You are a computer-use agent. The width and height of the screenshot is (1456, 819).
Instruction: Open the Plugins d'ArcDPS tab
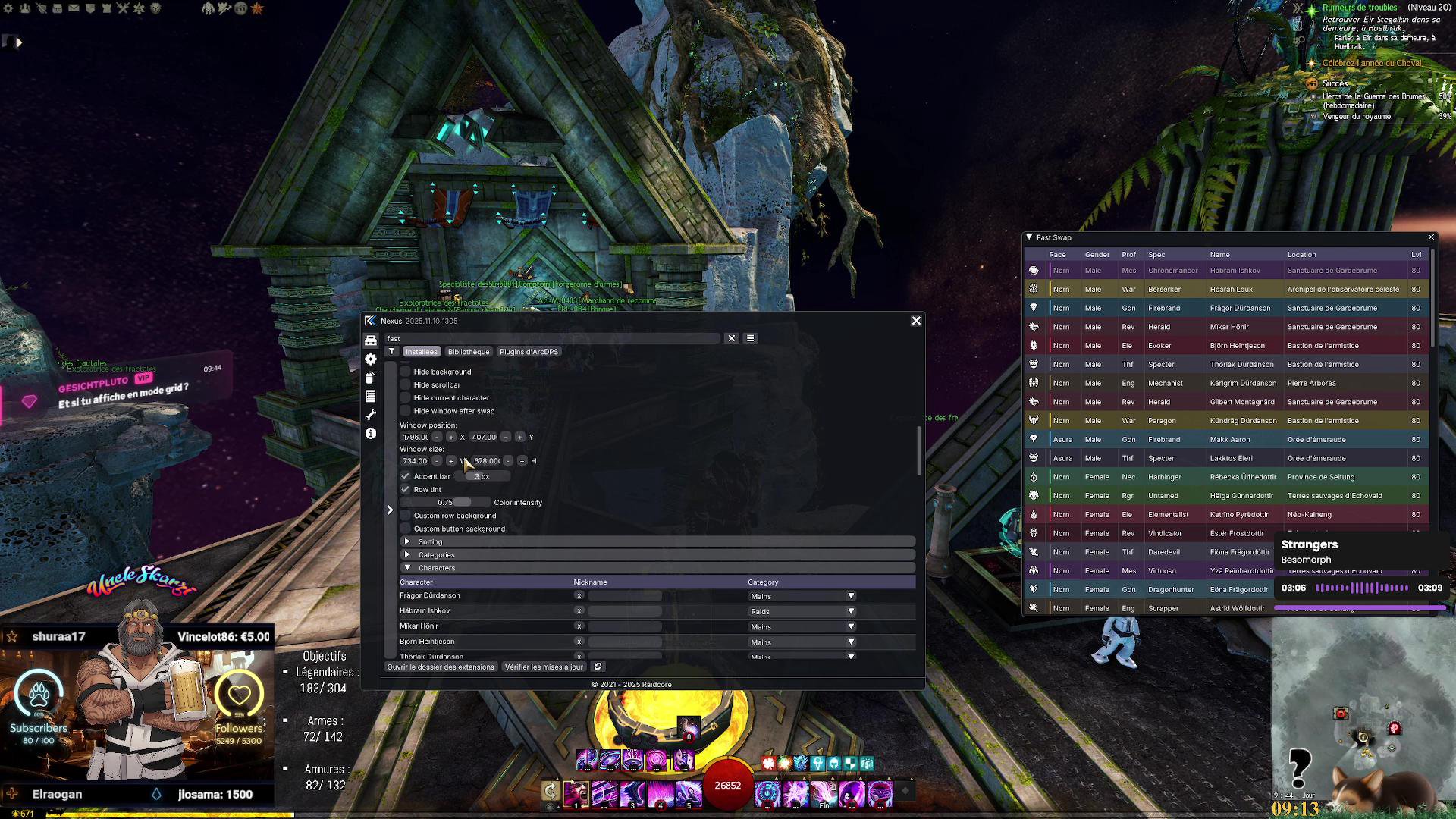click(529, 352)
